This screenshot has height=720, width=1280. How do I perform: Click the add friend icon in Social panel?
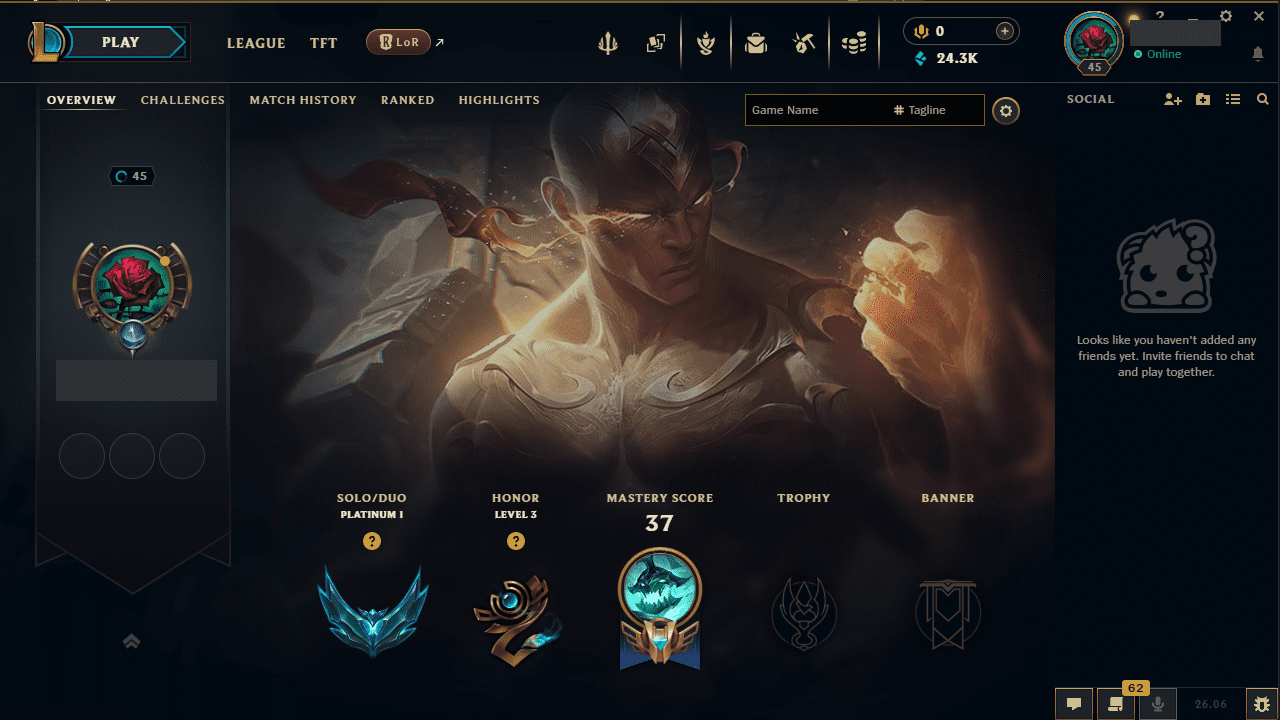1172,99
